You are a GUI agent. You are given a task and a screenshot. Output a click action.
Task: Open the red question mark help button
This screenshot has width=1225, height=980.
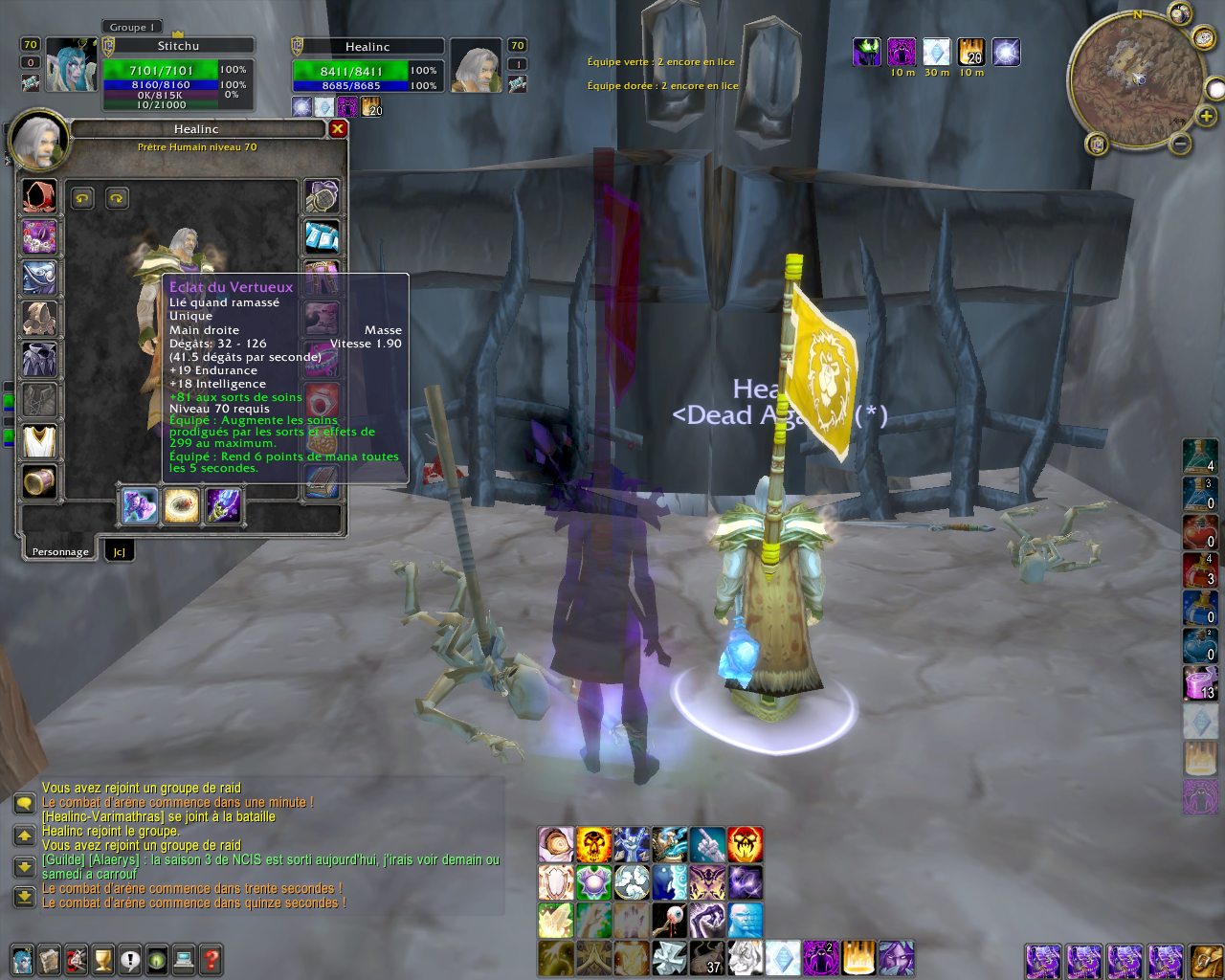[212, 958]
